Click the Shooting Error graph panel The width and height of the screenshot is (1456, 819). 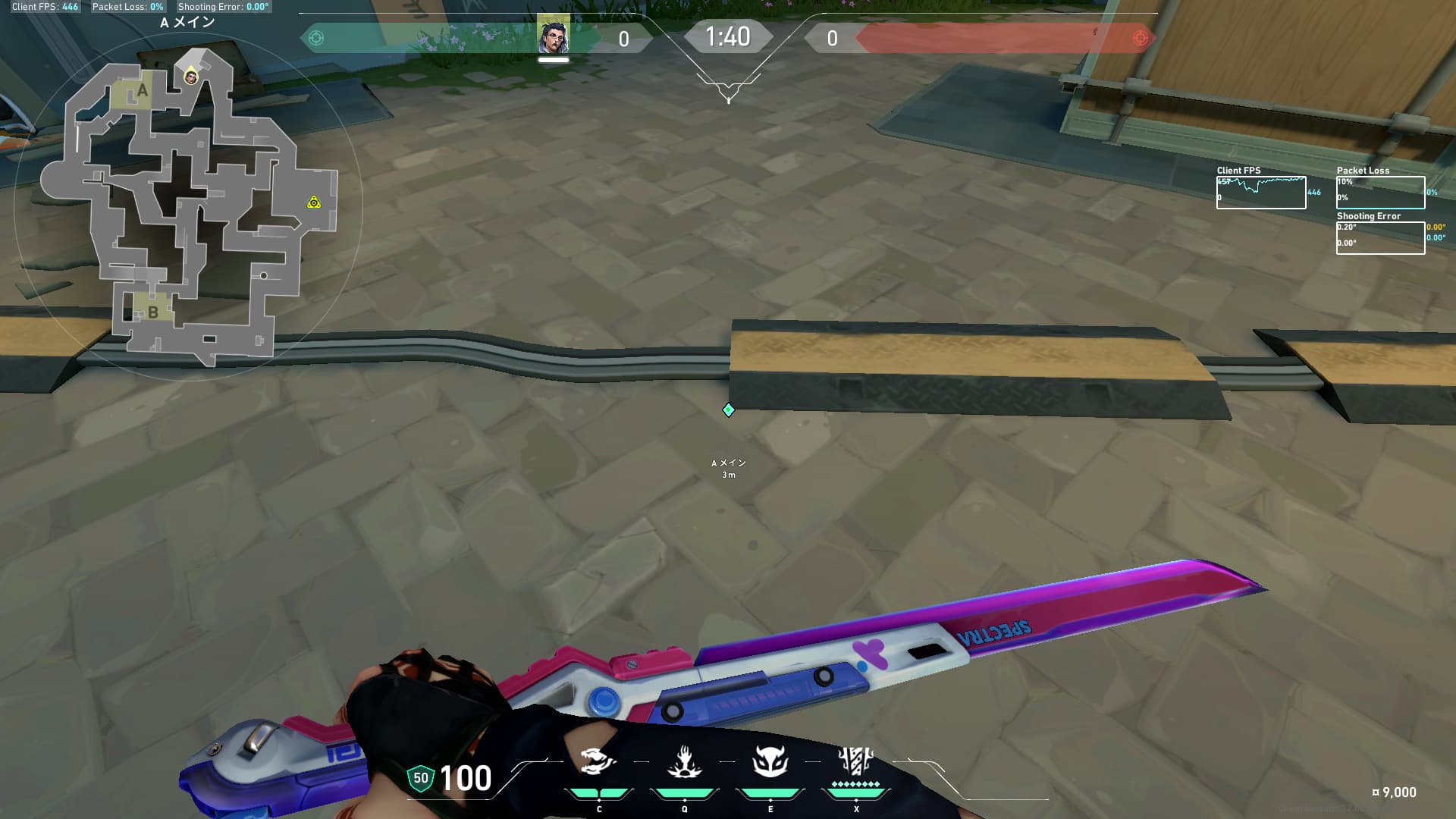pos(1379,238)
